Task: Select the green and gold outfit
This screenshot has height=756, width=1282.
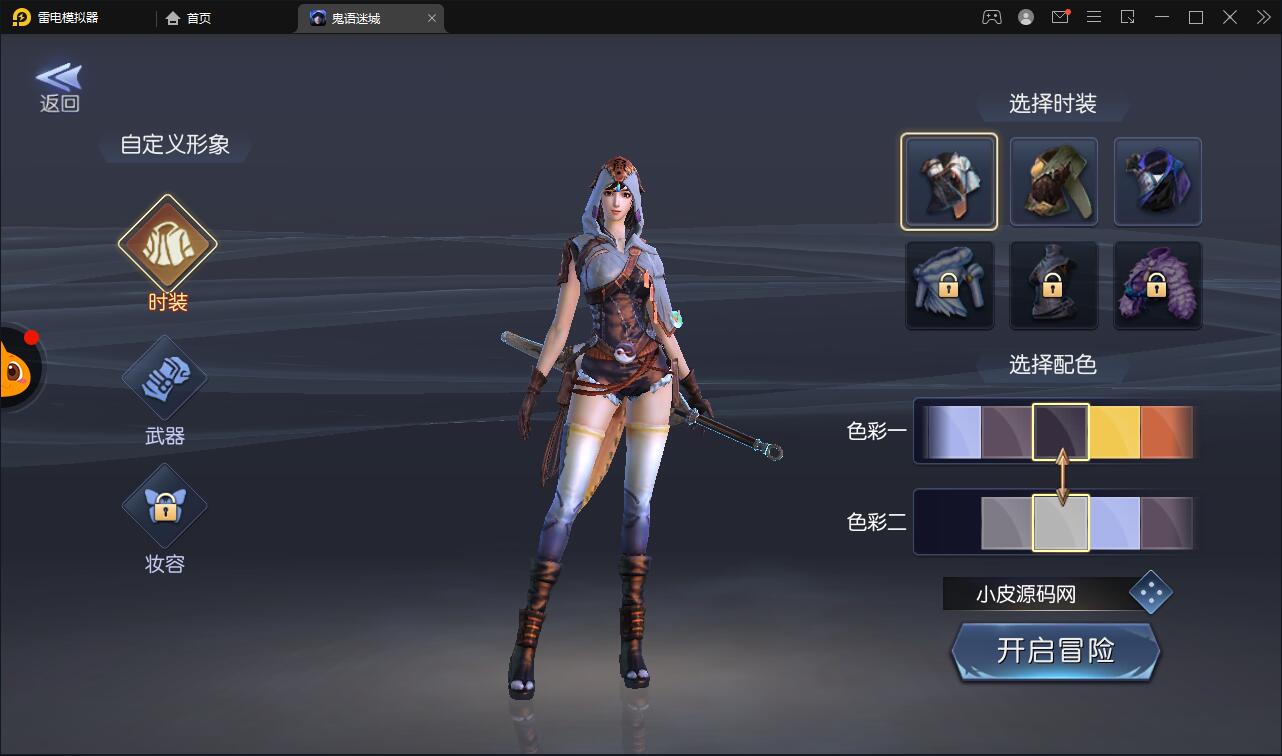Action: click(1053, 182)
